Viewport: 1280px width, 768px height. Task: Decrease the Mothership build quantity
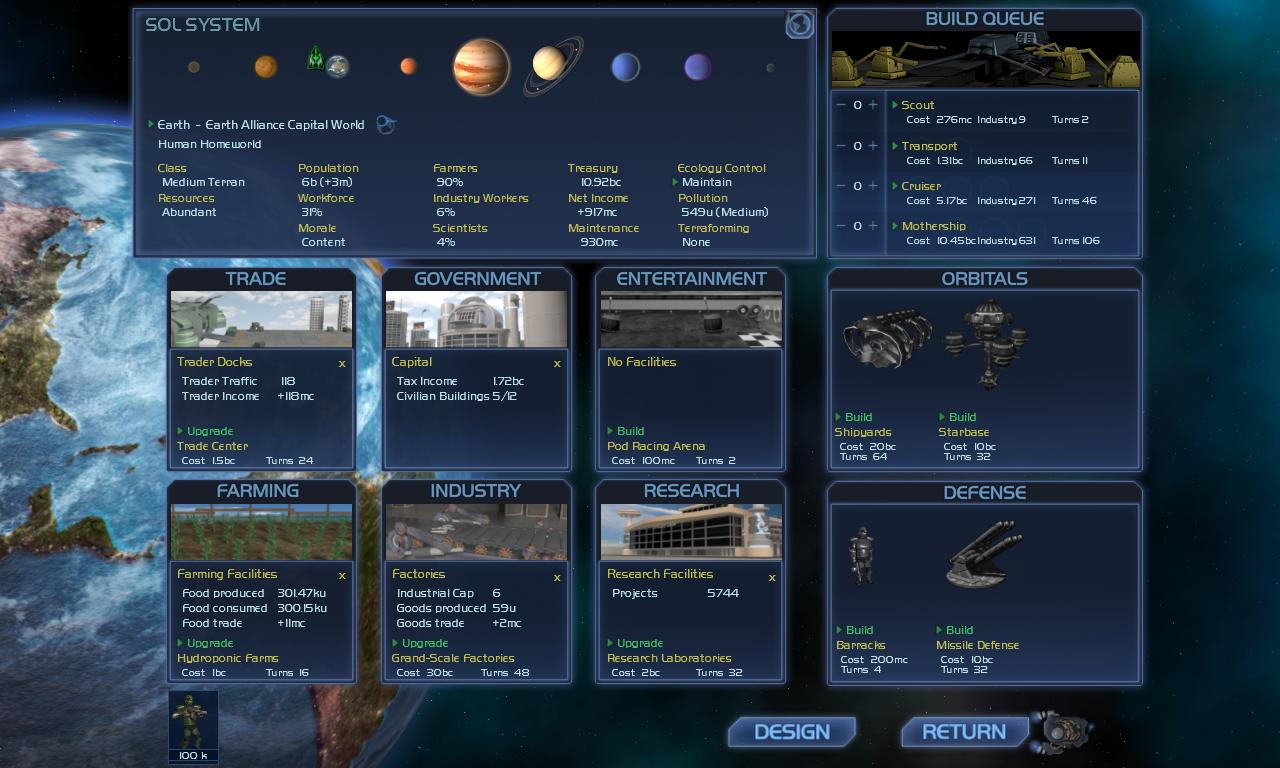point(841,226)
